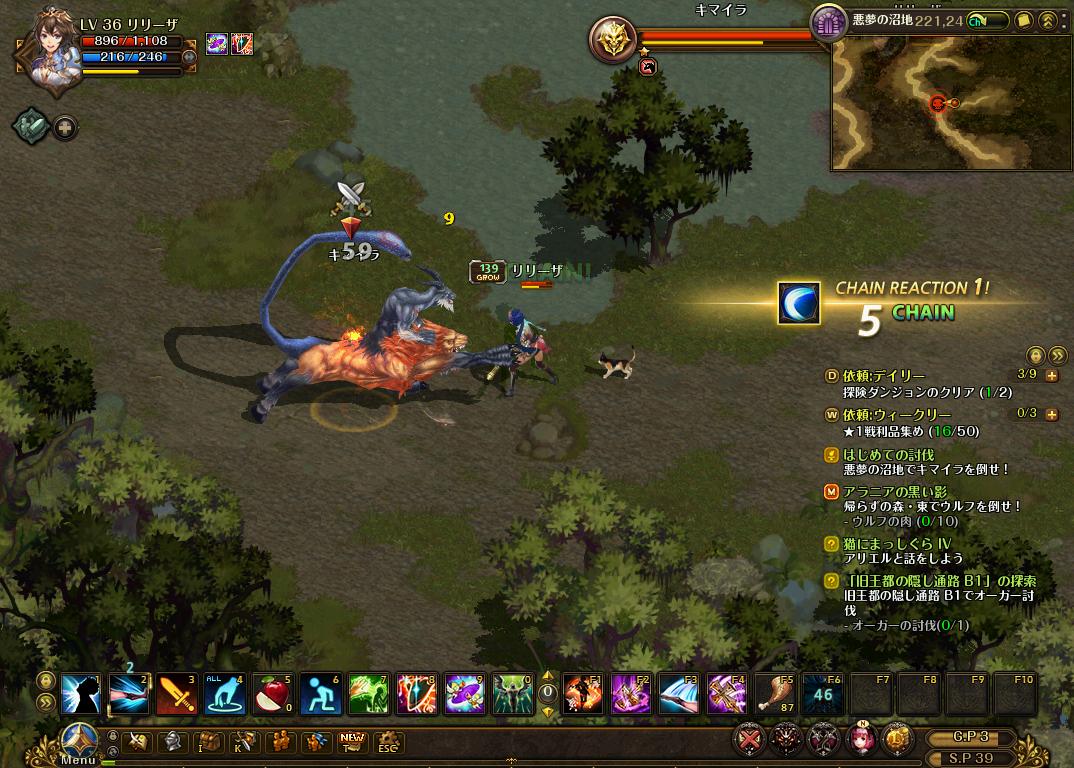
Task: Open the inventory chest icon labeled I
Action: (x=210, y=742)
